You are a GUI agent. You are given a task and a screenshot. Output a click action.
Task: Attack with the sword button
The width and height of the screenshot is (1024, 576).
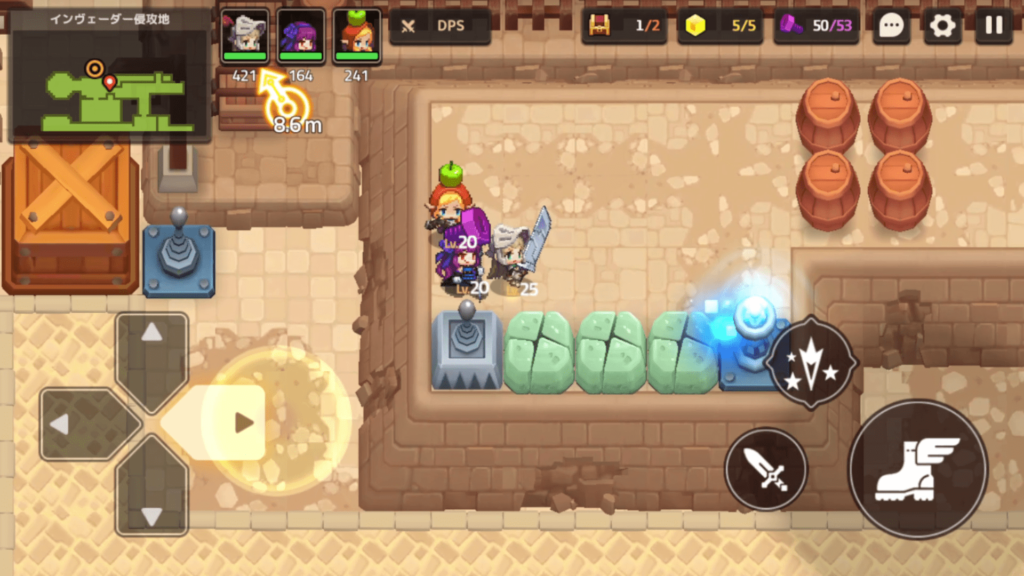click(x=766, y=469)
